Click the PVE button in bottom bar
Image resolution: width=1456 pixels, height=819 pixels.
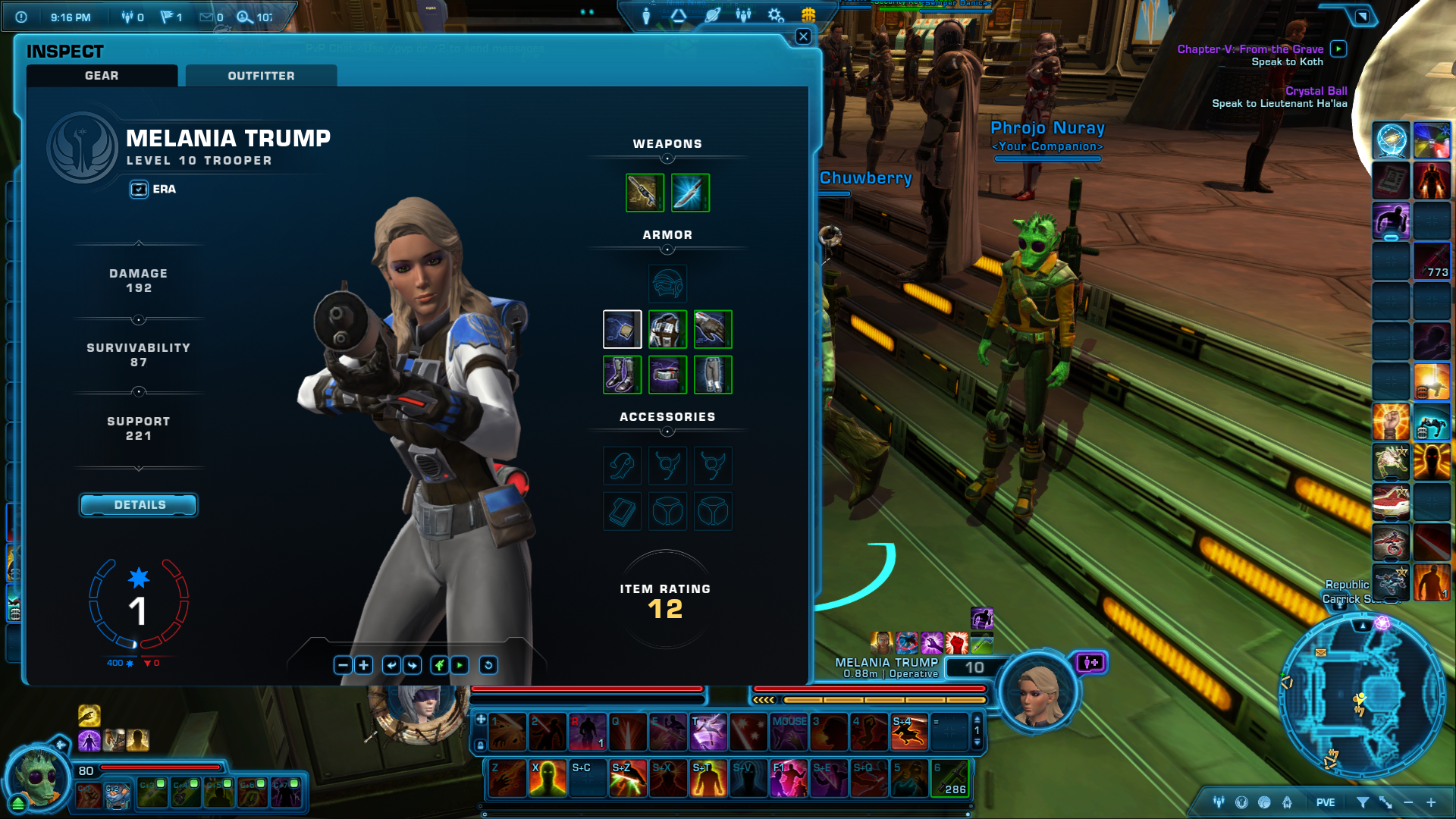coord(1326,802)
